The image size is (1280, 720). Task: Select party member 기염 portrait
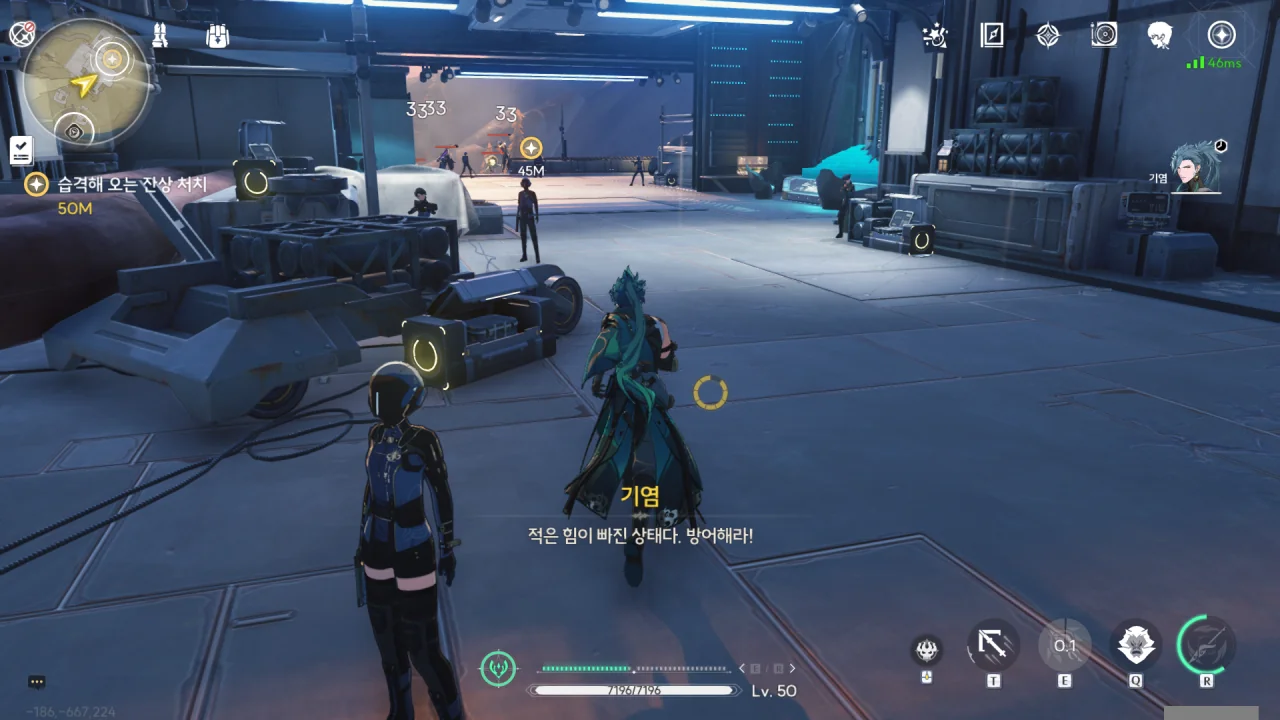1197,168
